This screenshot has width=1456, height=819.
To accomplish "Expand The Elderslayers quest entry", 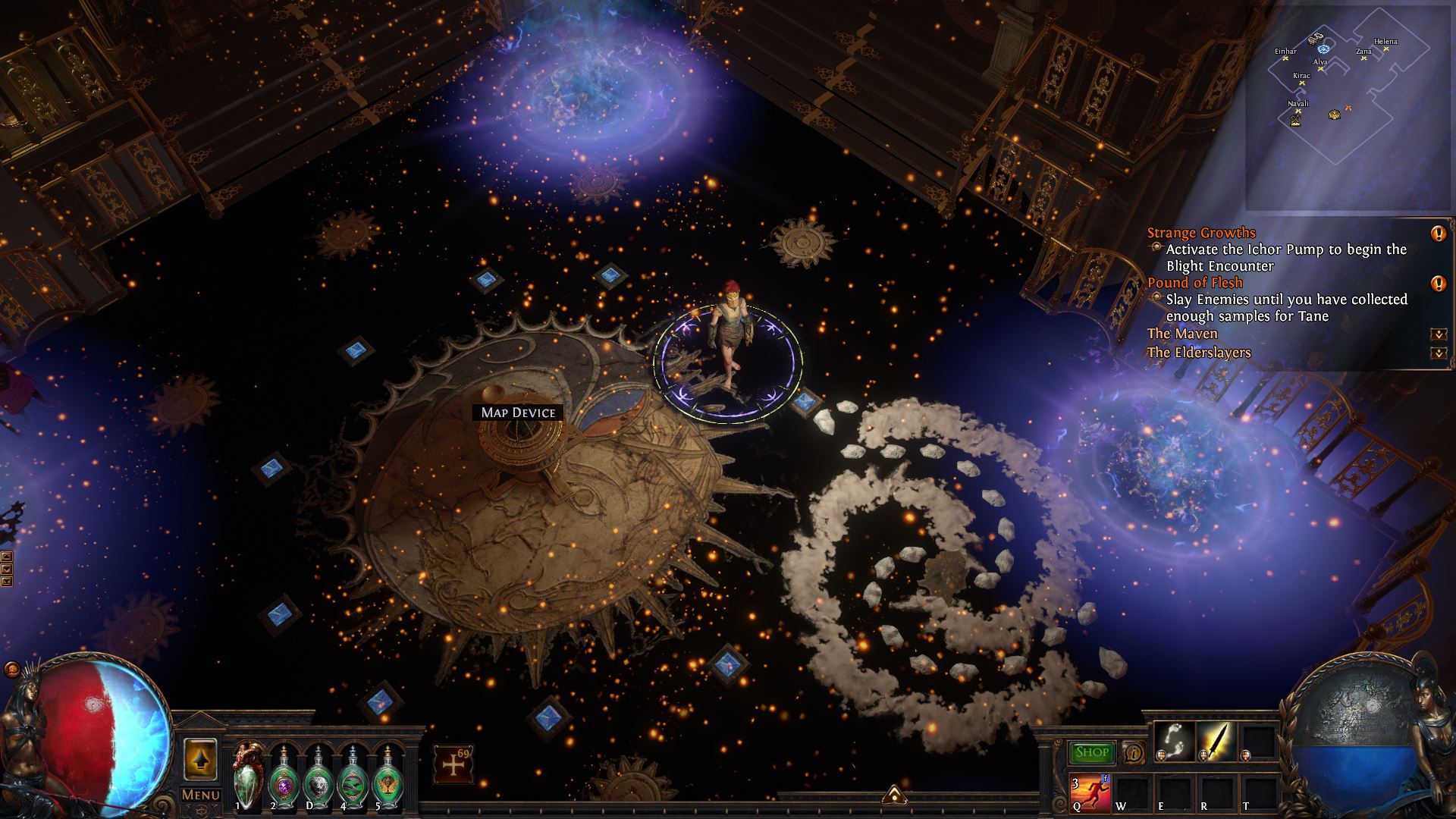I will coord(1438,353).
